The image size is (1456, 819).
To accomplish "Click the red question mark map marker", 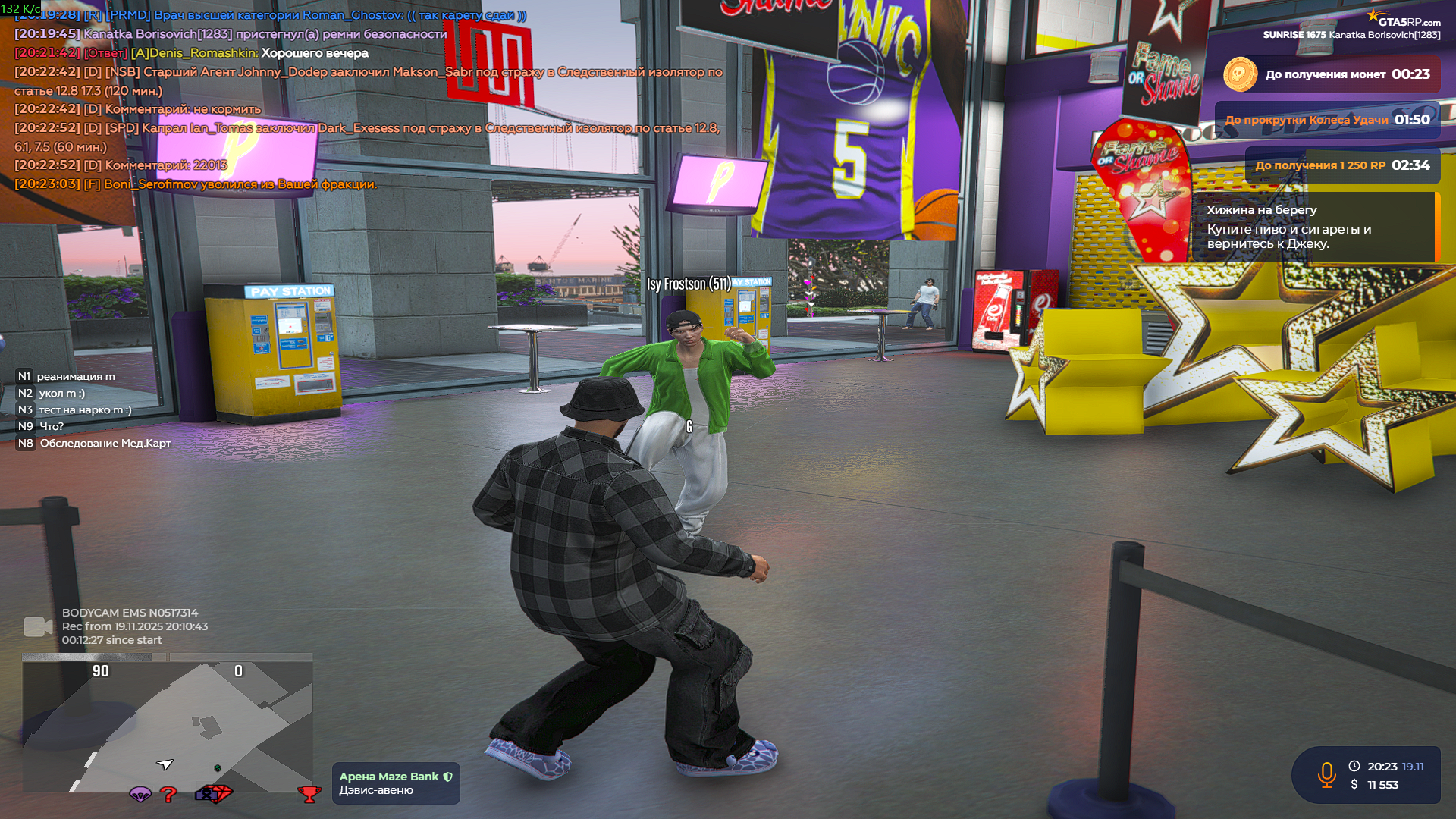I will 168,794.
